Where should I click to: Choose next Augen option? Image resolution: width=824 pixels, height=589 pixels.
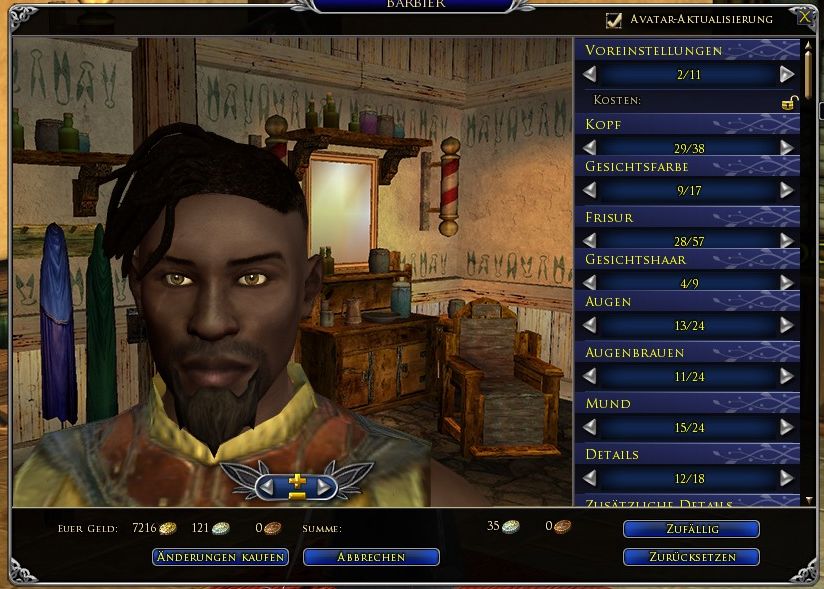(787, 325)
